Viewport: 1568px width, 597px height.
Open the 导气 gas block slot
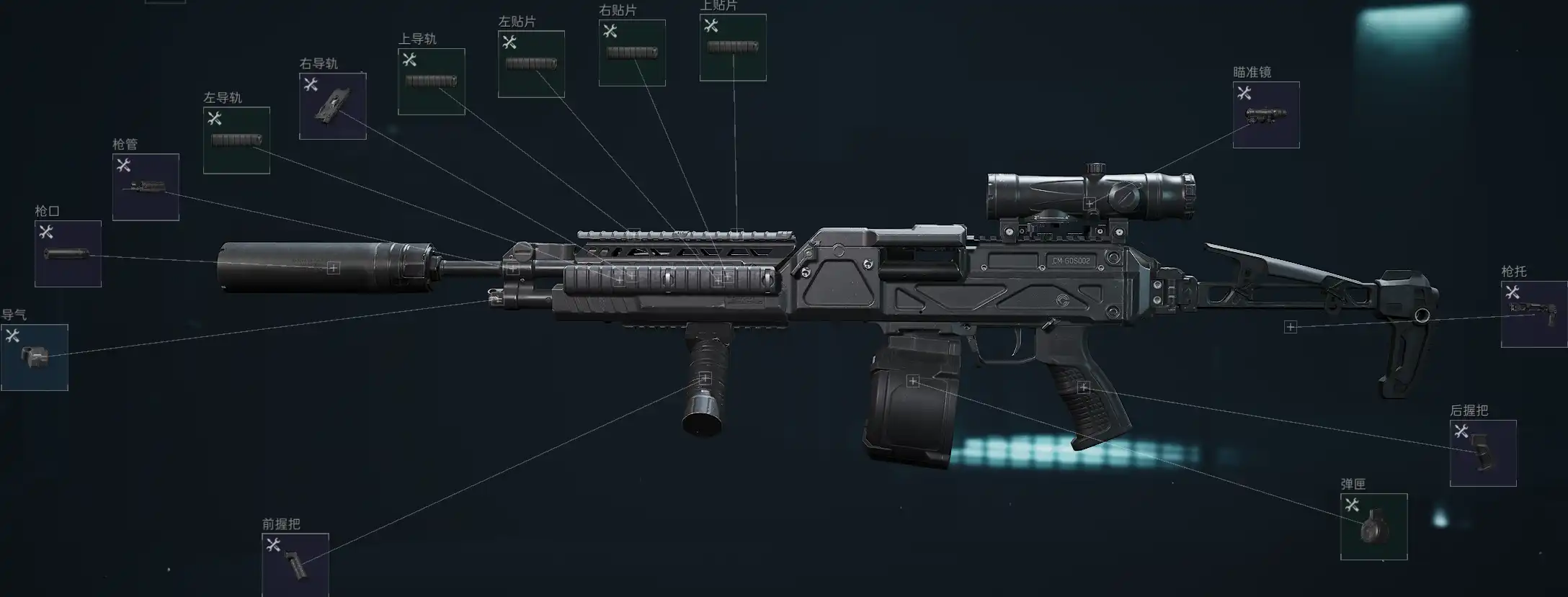tap(35, 357)
